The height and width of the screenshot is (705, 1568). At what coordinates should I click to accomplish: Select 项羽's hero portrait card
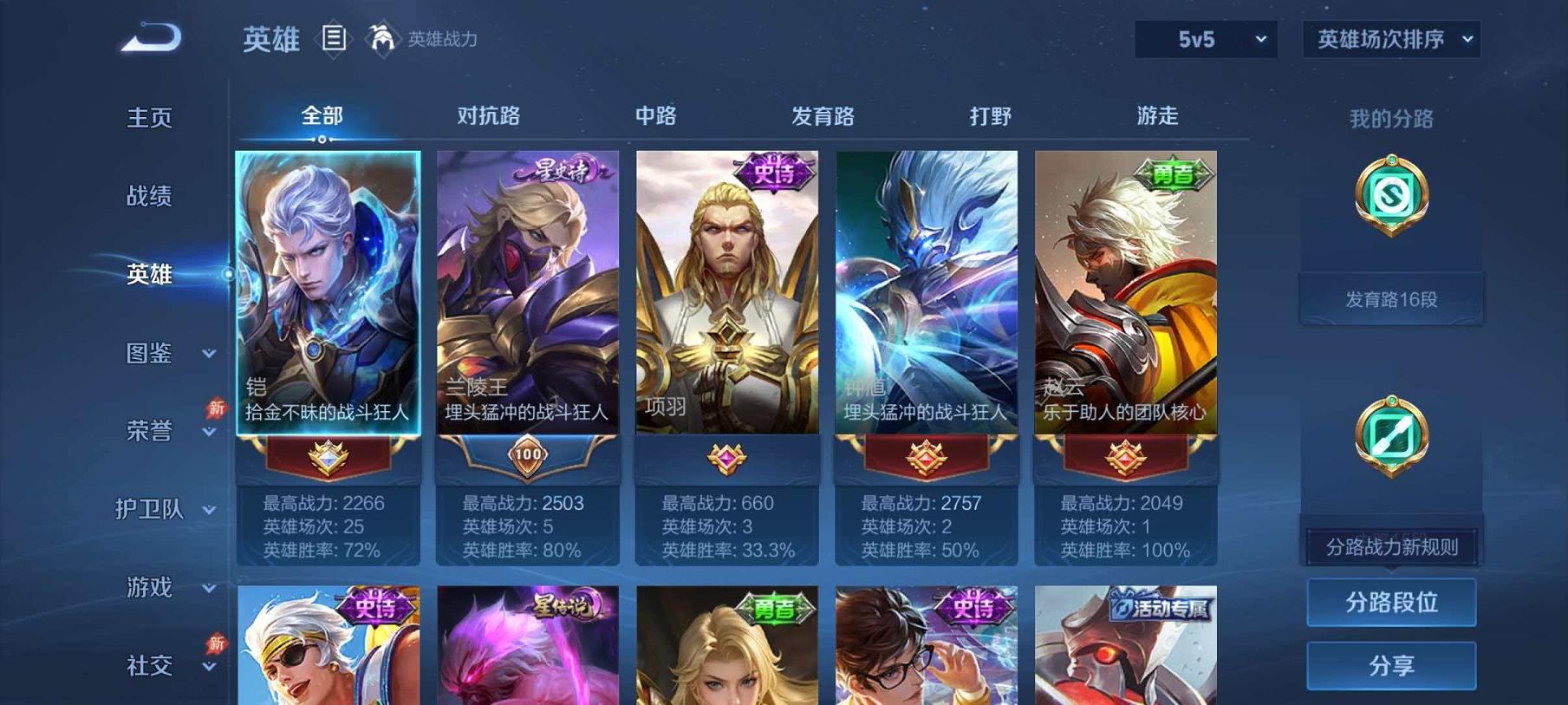[x=728, y=295]
